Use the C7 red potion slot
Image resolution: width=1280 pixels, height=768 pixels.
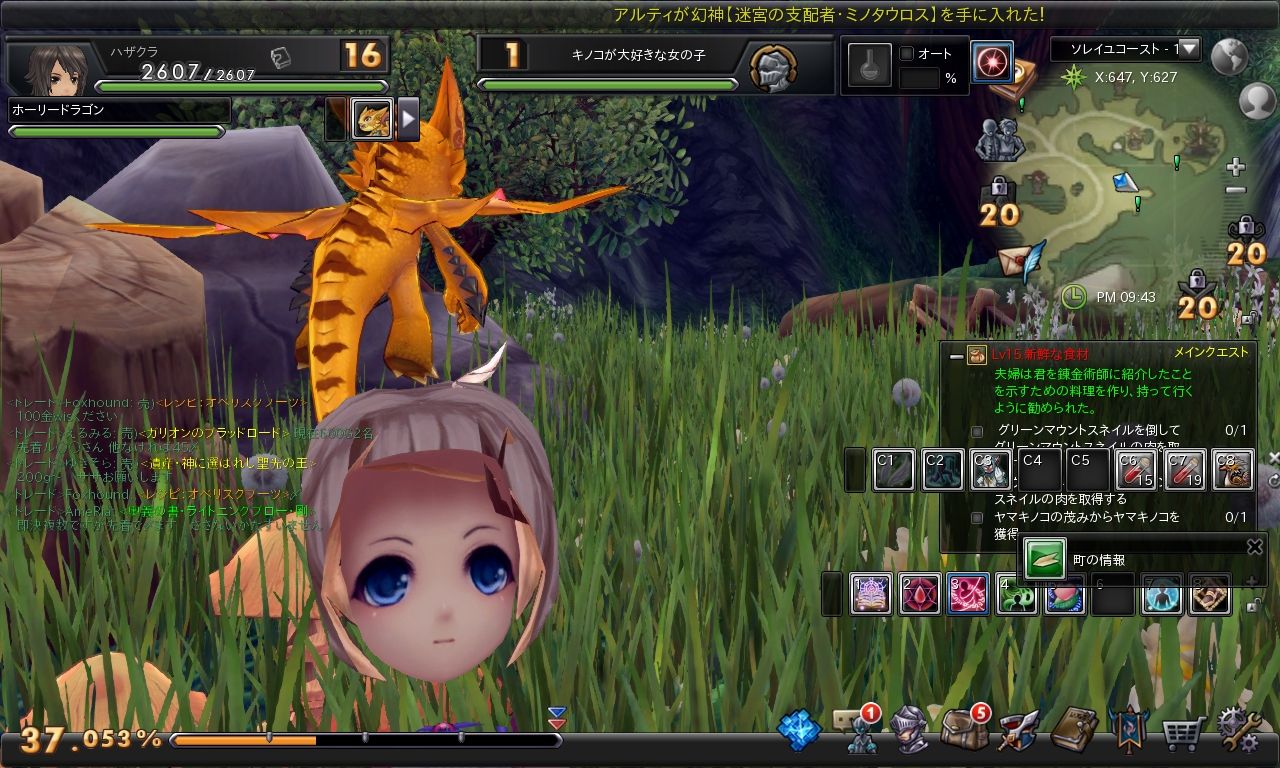[x=1185, y=470]
